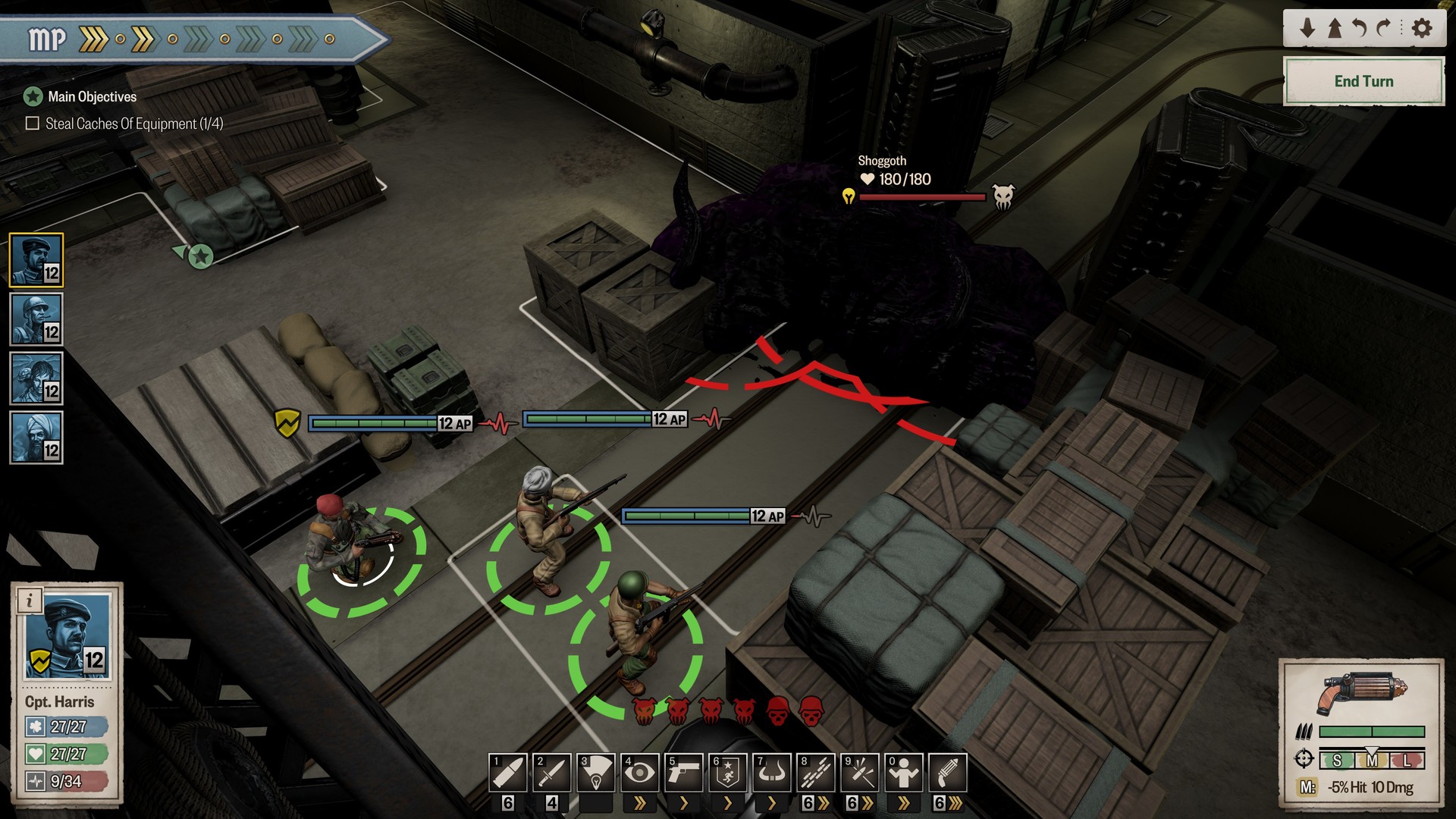
Task: Toggle the Steal Caches Of Equipment checkbox
Action: [32, 121]
